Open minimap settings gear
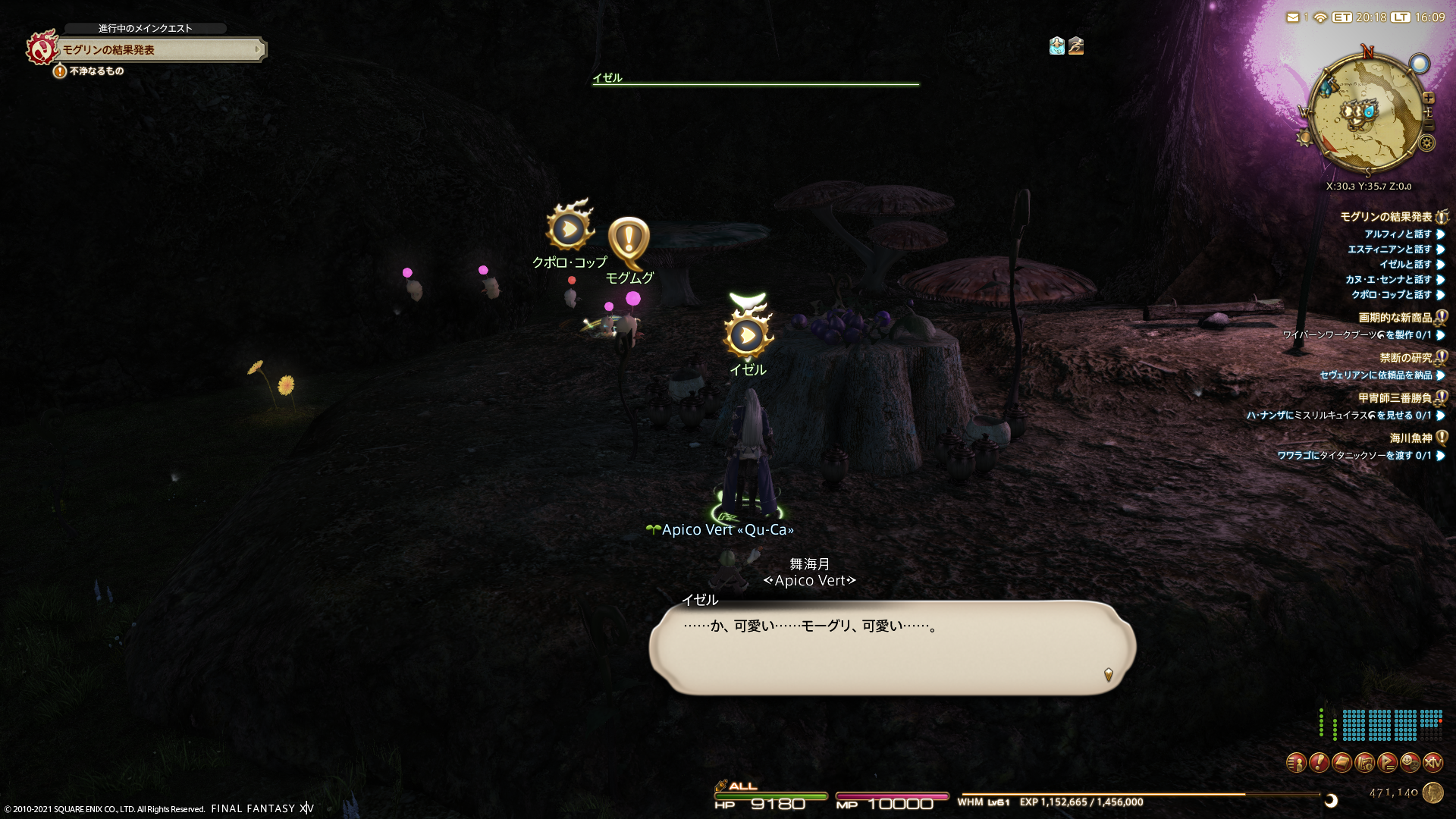The width and height of the screenshot is (1456, 819). point(1427,143)
